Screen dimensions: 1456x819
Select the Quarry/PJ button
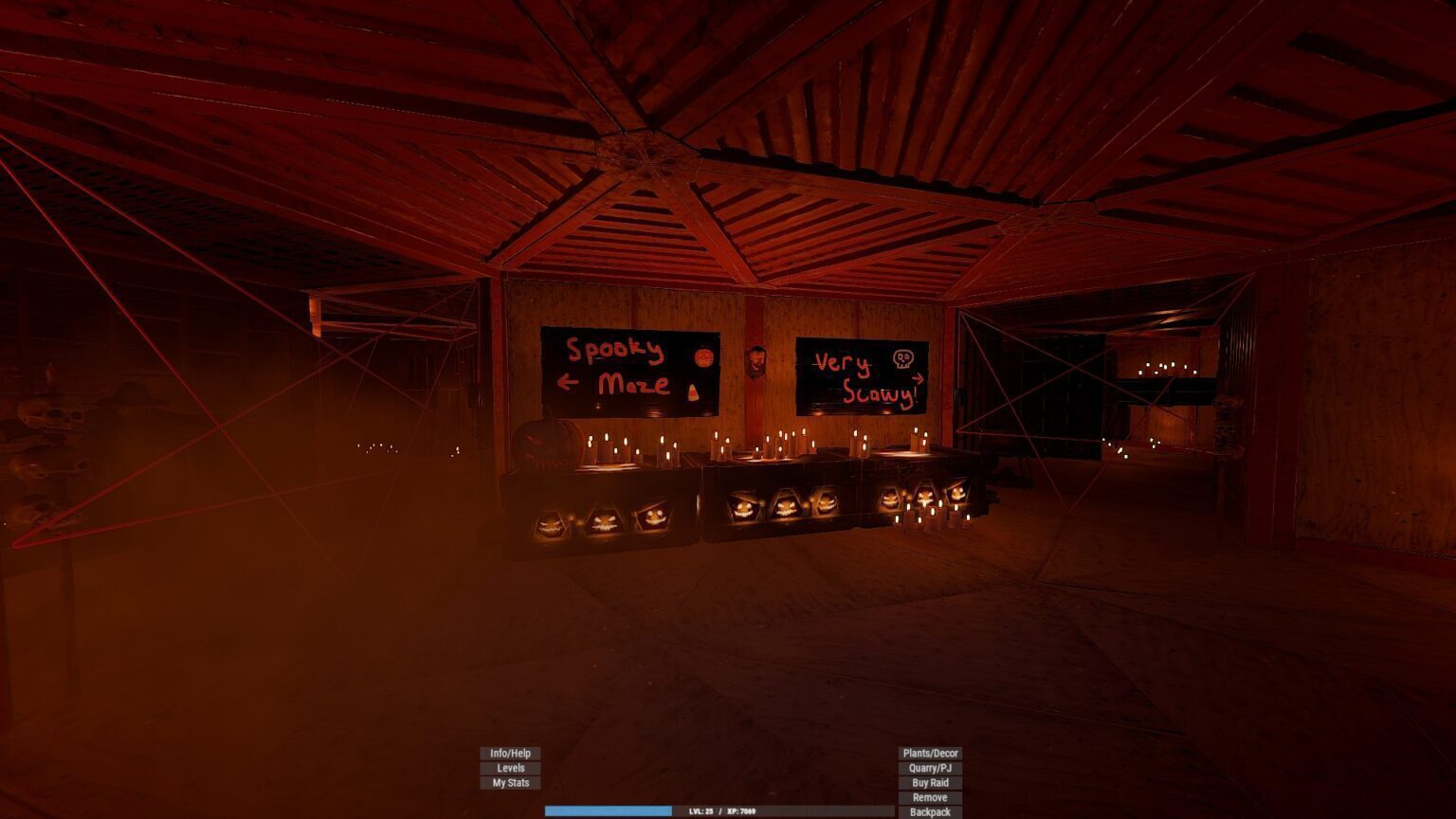[x=930, y=768]
